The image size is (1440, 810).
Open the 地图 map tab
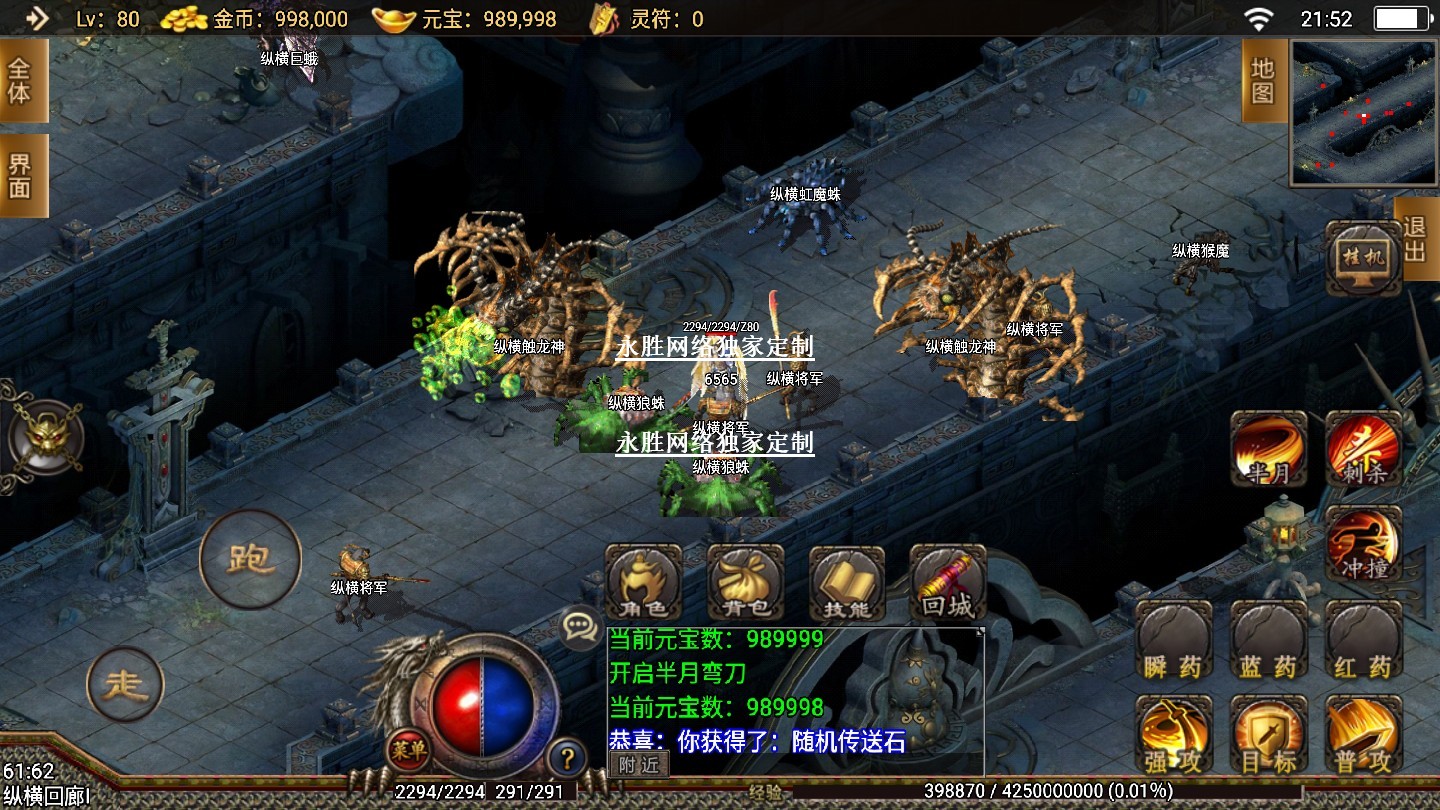pyautogui.click(x=1263, y=81)
